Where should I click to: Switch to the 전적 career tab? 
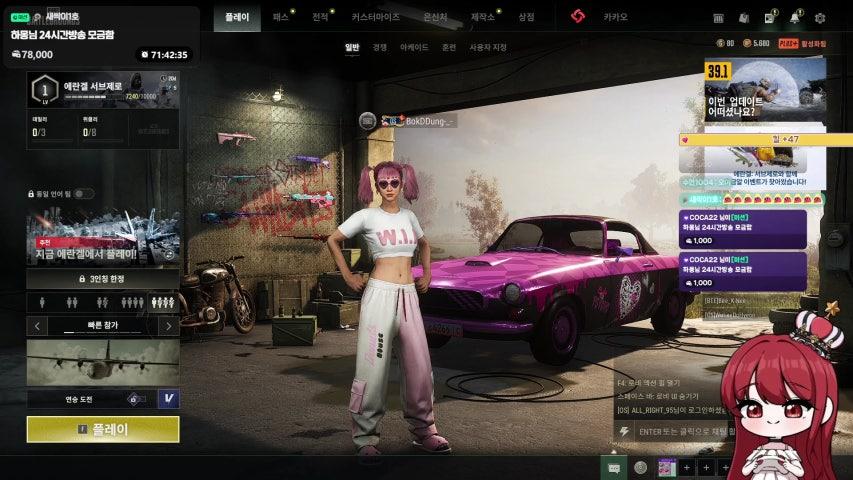320,17
